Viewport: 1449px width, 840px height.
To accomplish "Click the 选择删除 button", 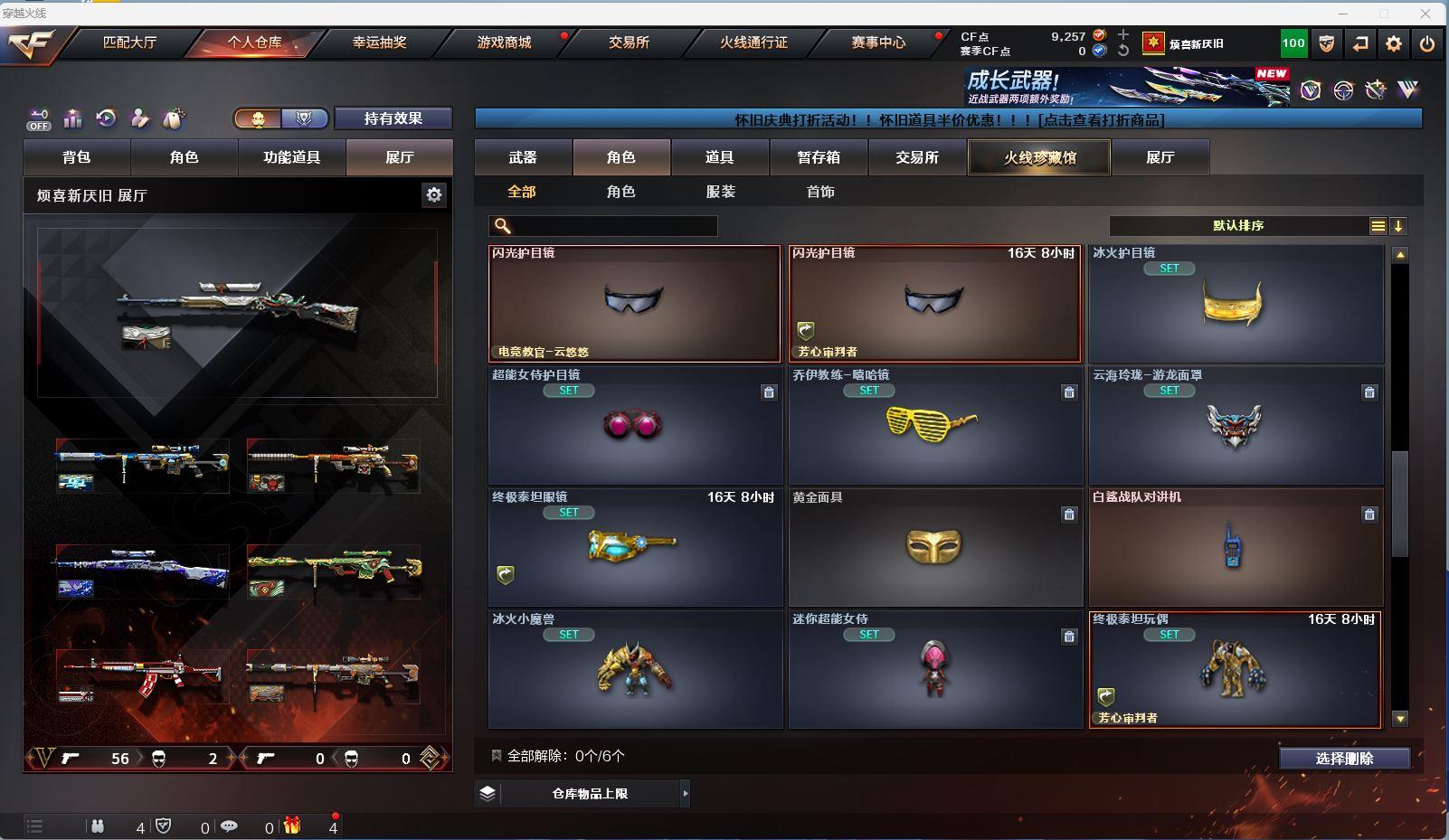I will tap(1344, 759).
